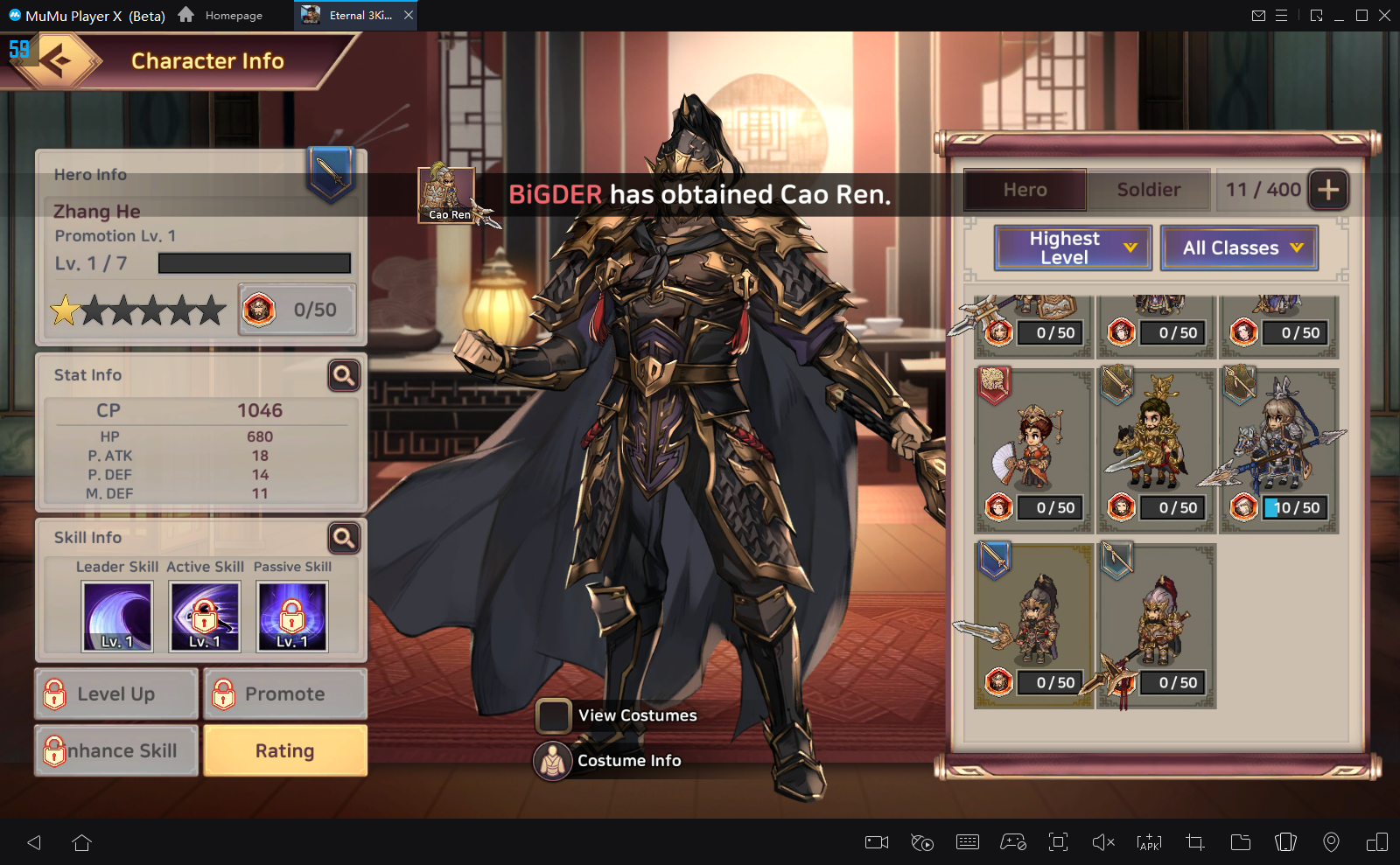Choose the fan-wielding hero in red
Viewport: 1400px width, 865px height.
pos(1033,450)
